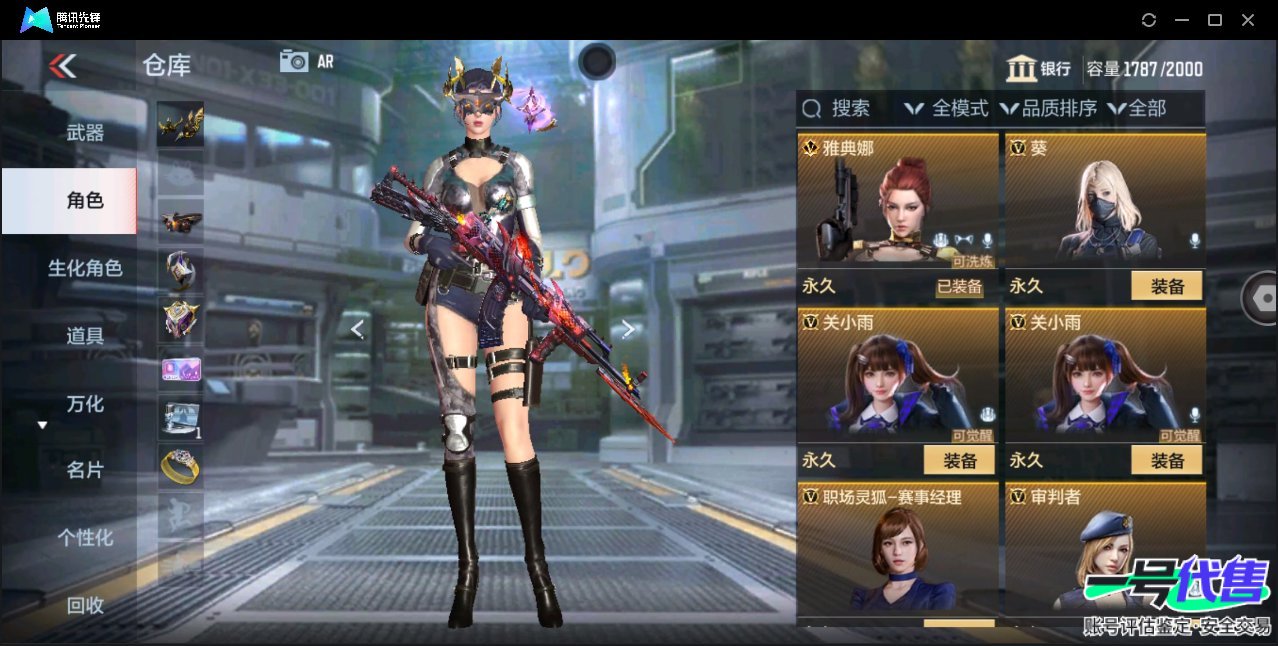Open the 名片 tab
This screenshot has height=646, width=1278.
click(85, 470)
